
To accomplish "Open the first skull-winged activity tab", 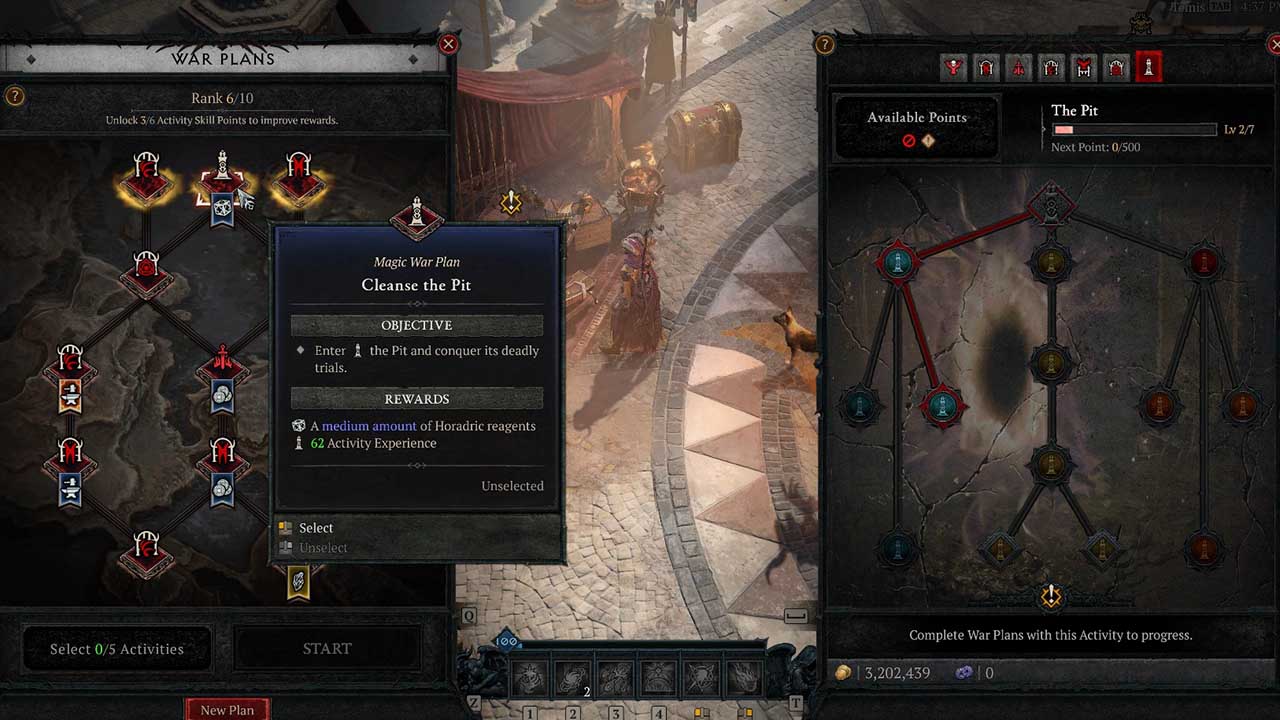I will pyautogui.click(x=955, y=67).
